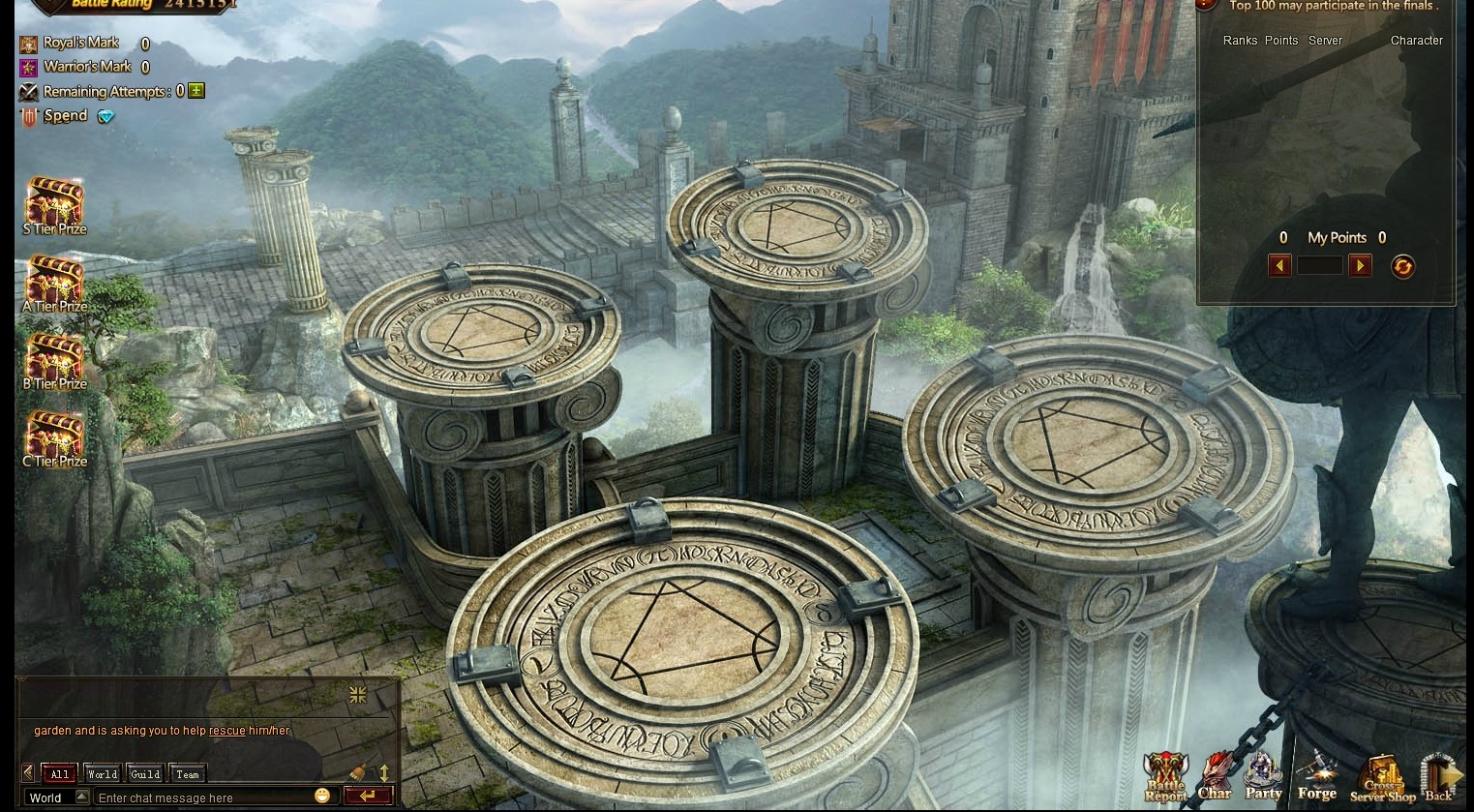The width and height of the screenshot is (1474, 812).
Task: Go to next rankings page
Action: pos(1360,265)
